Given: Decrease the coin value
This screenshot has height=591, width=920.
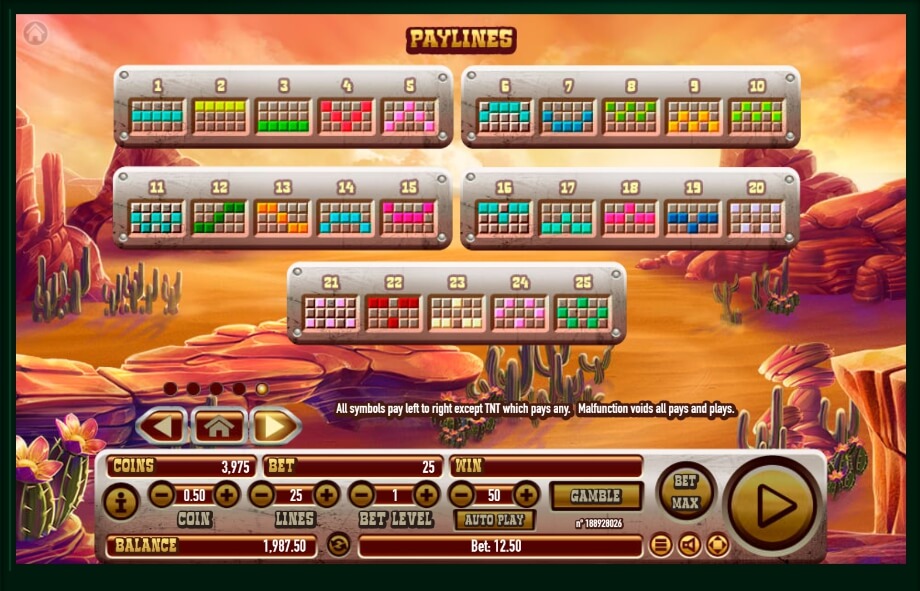Looking at the screenshot, I should tap(162, 494).
